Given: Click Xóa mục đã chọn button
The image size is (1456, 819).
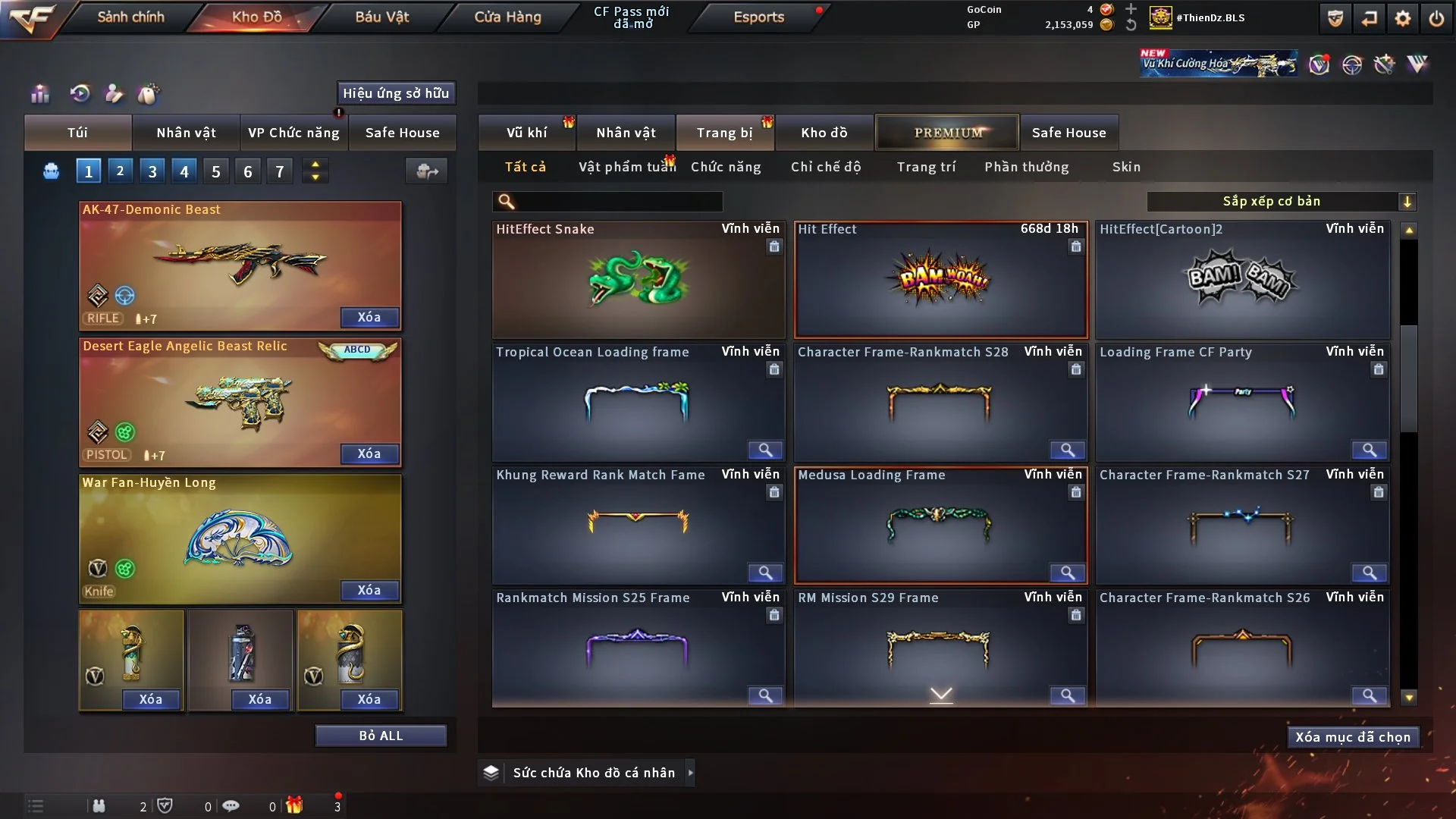Looking at the screenshot, I should 1353,737.
